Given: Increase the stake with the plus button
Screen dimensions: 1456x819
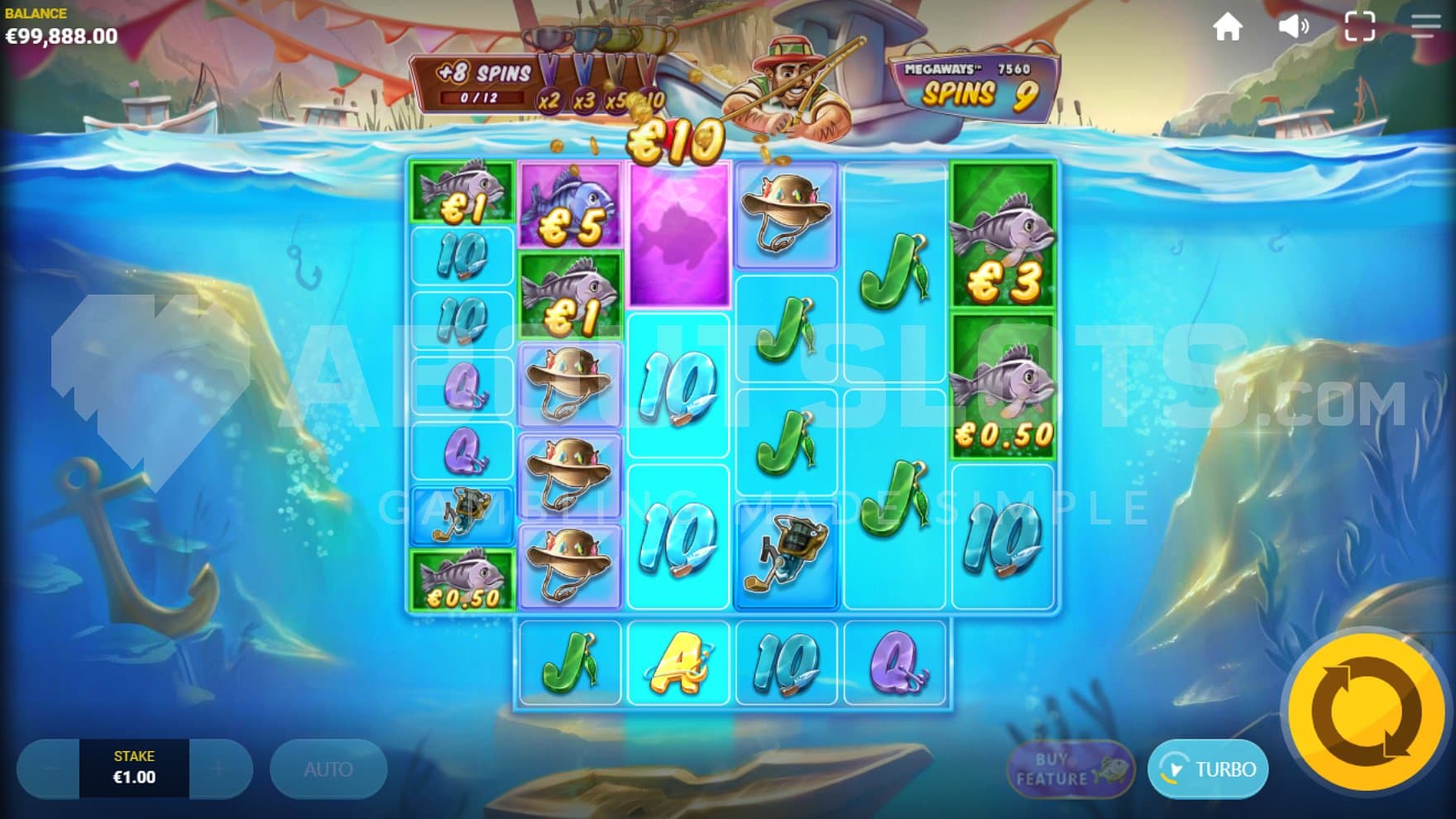Looking at the screenshot, I should [x=219, y=769].
